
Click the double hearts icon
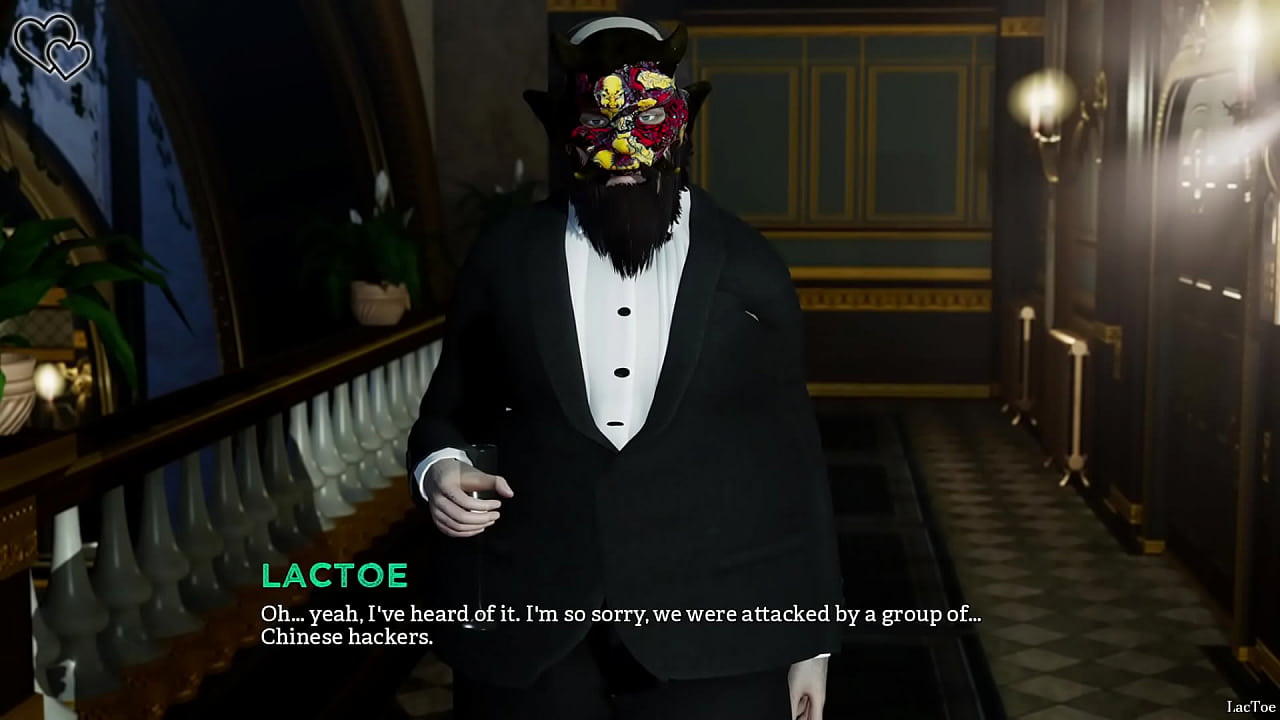click(x=52, y=46)
